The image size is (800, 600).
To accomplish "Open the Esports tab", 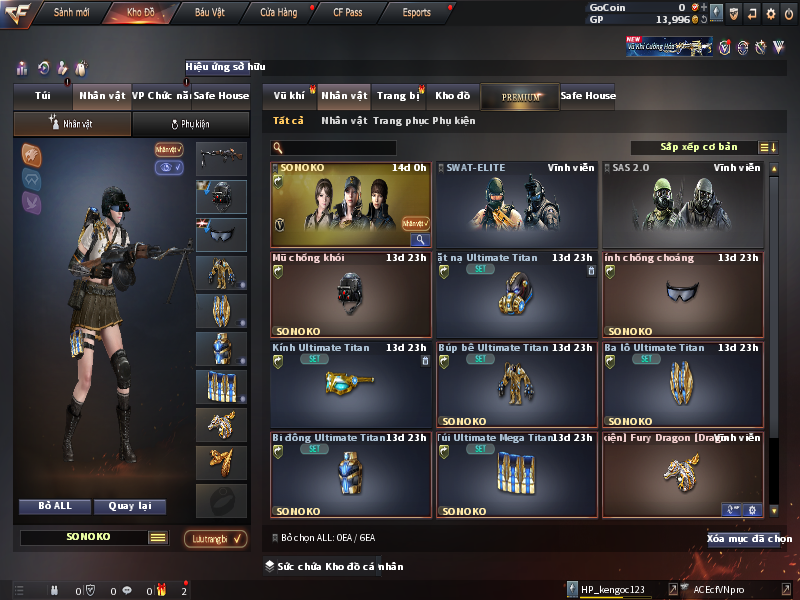I will (416, 13).
